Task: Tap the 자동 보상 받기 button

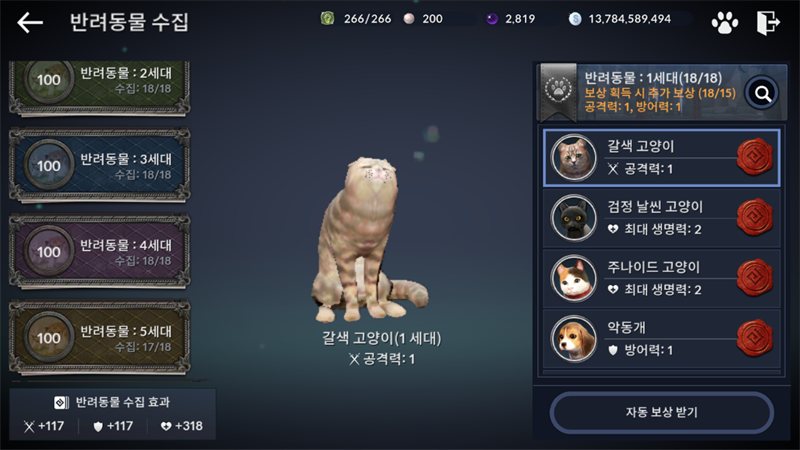Action: pos(660,412)
